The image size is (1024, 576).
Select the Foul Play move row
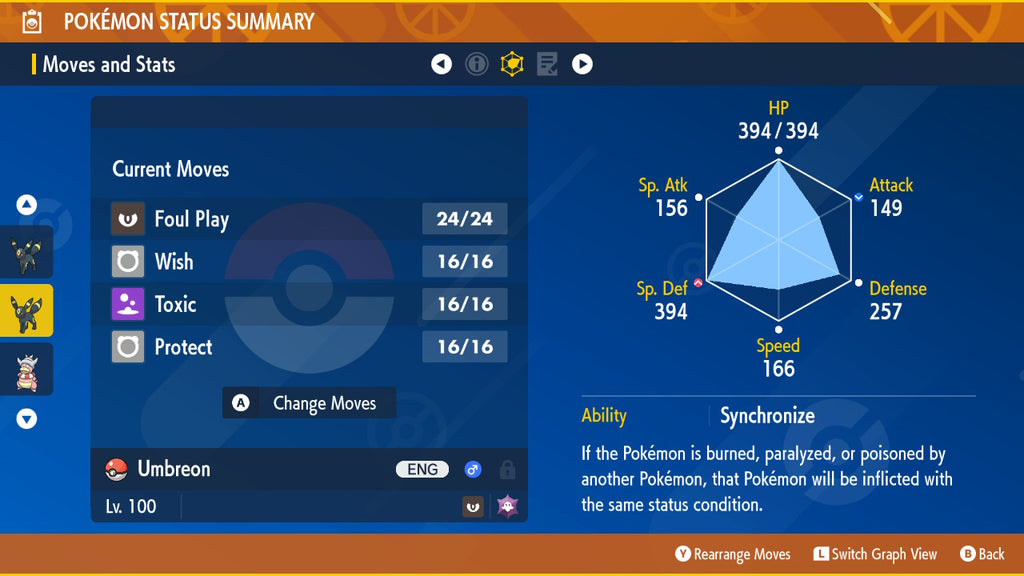309,219
